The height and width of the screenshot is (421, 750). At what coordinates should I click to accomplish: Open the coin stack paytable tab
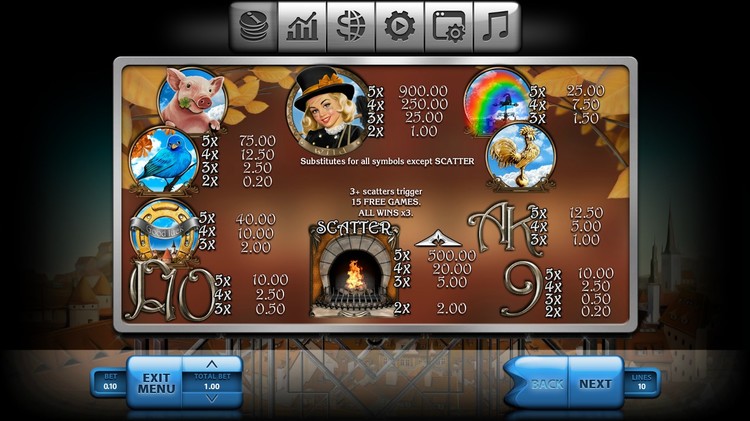tap(254, 27)
